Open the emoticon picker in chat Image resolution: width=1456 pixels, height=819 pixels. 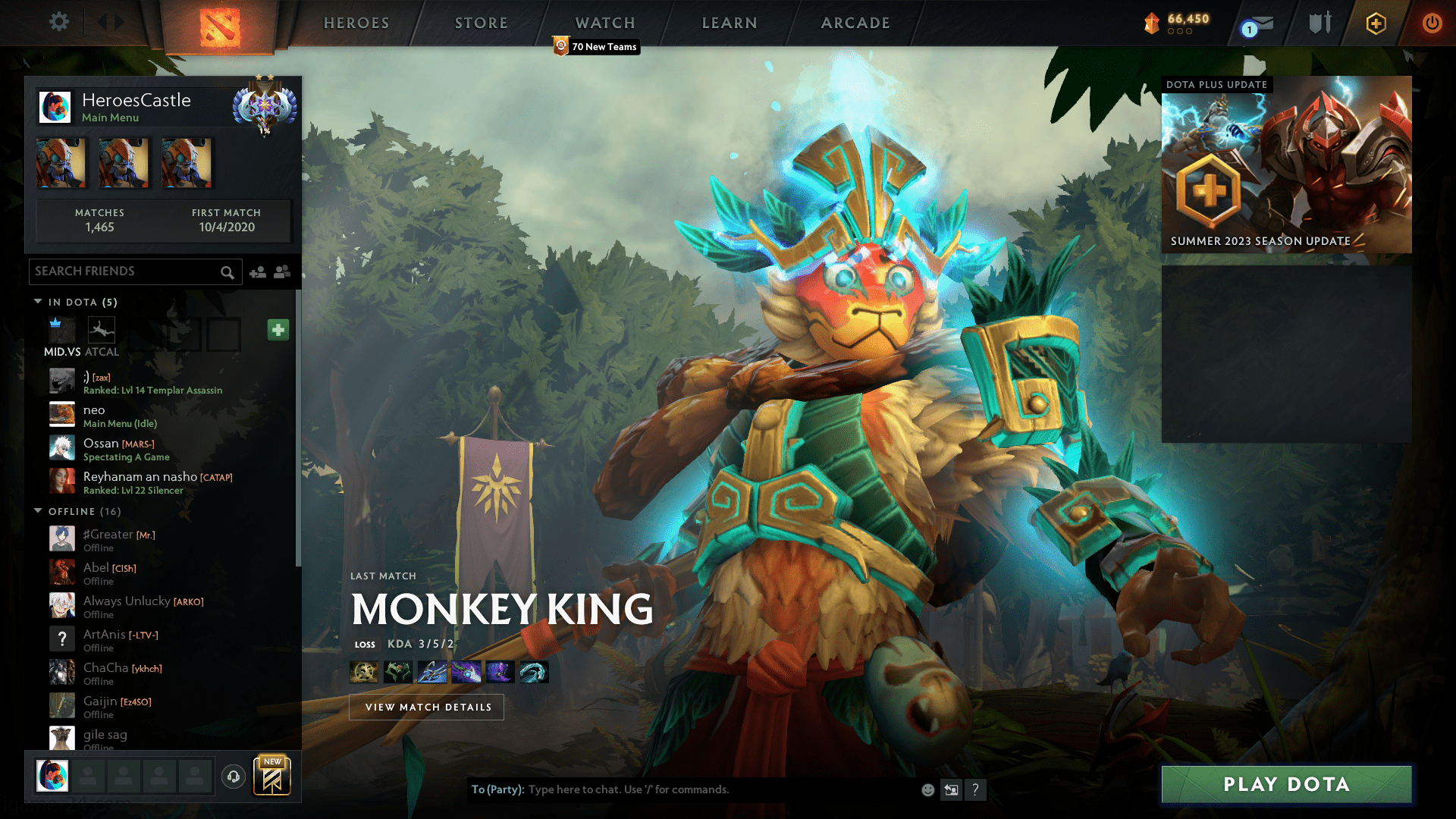tap(927, 789)
